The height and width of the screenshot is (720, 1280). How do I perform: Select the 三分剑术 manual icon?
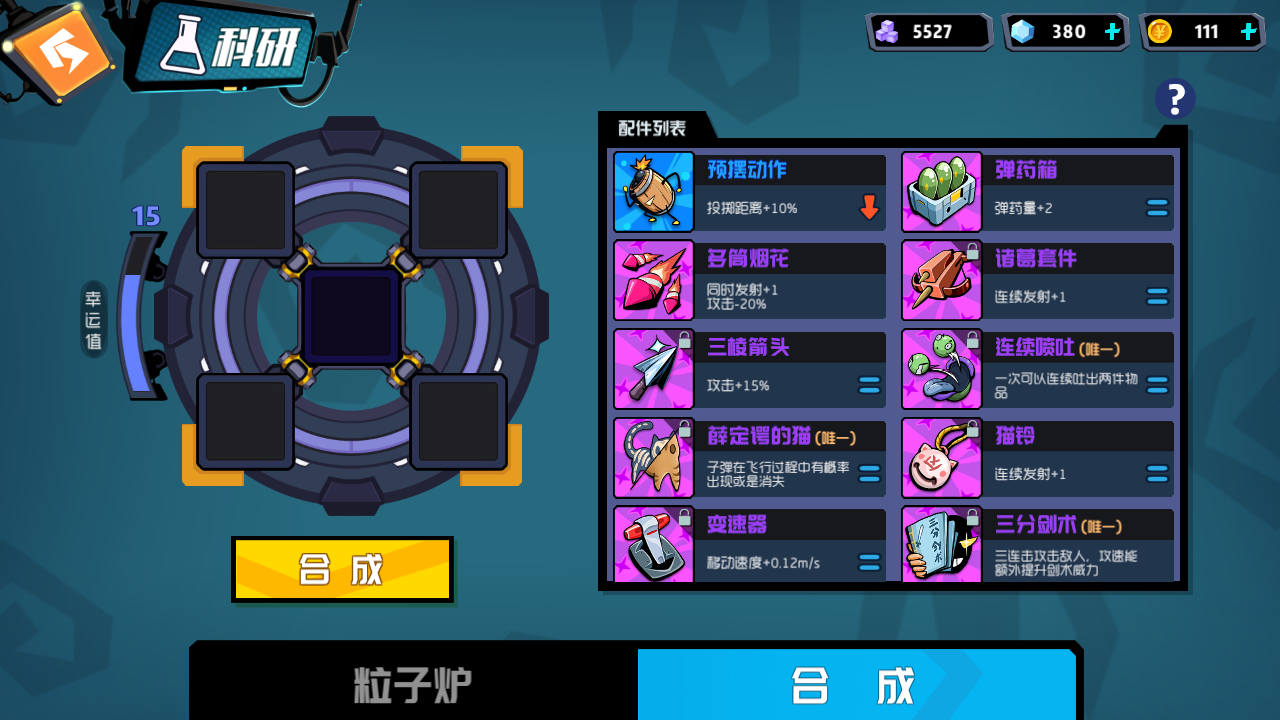941,545
